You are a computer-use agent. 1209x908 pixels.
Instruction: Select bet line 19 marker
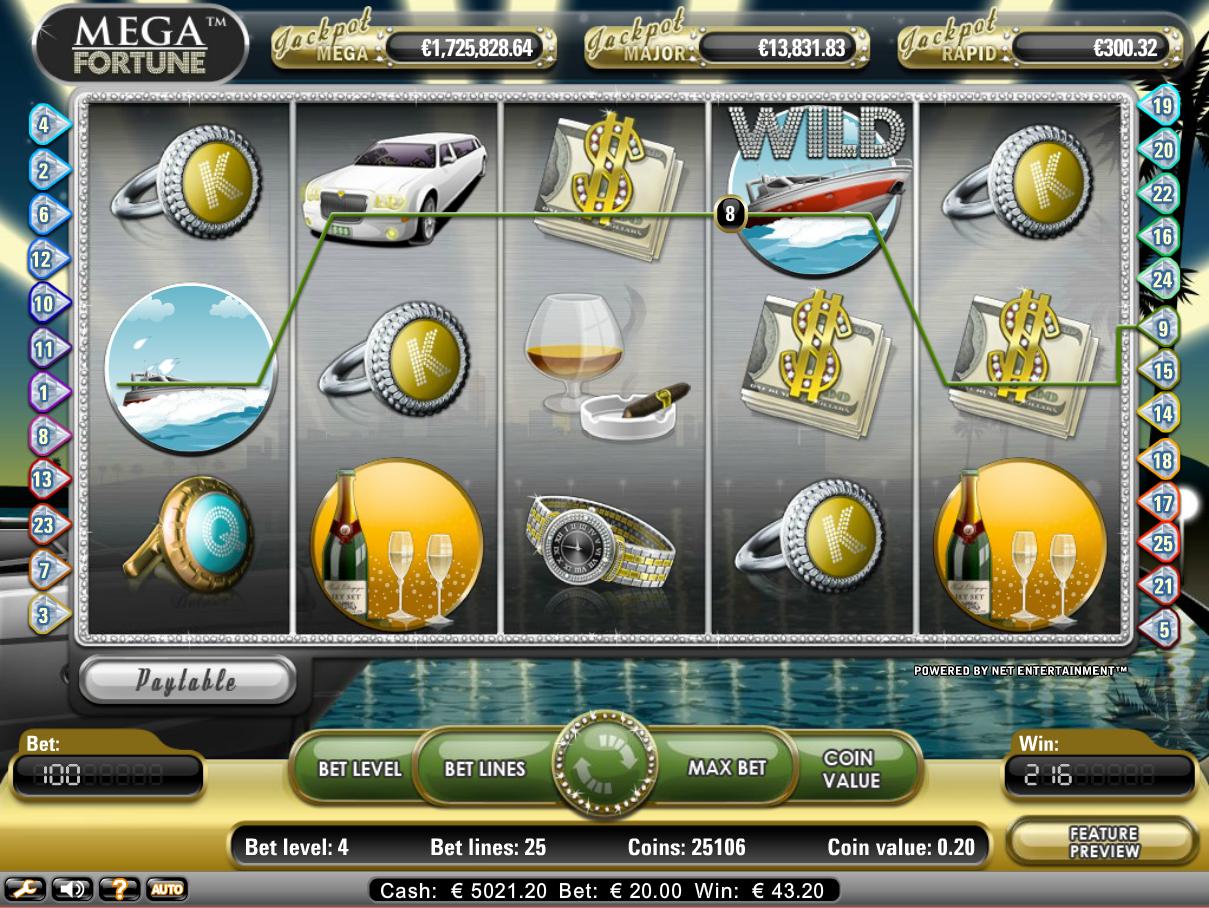click(1162, 104)
